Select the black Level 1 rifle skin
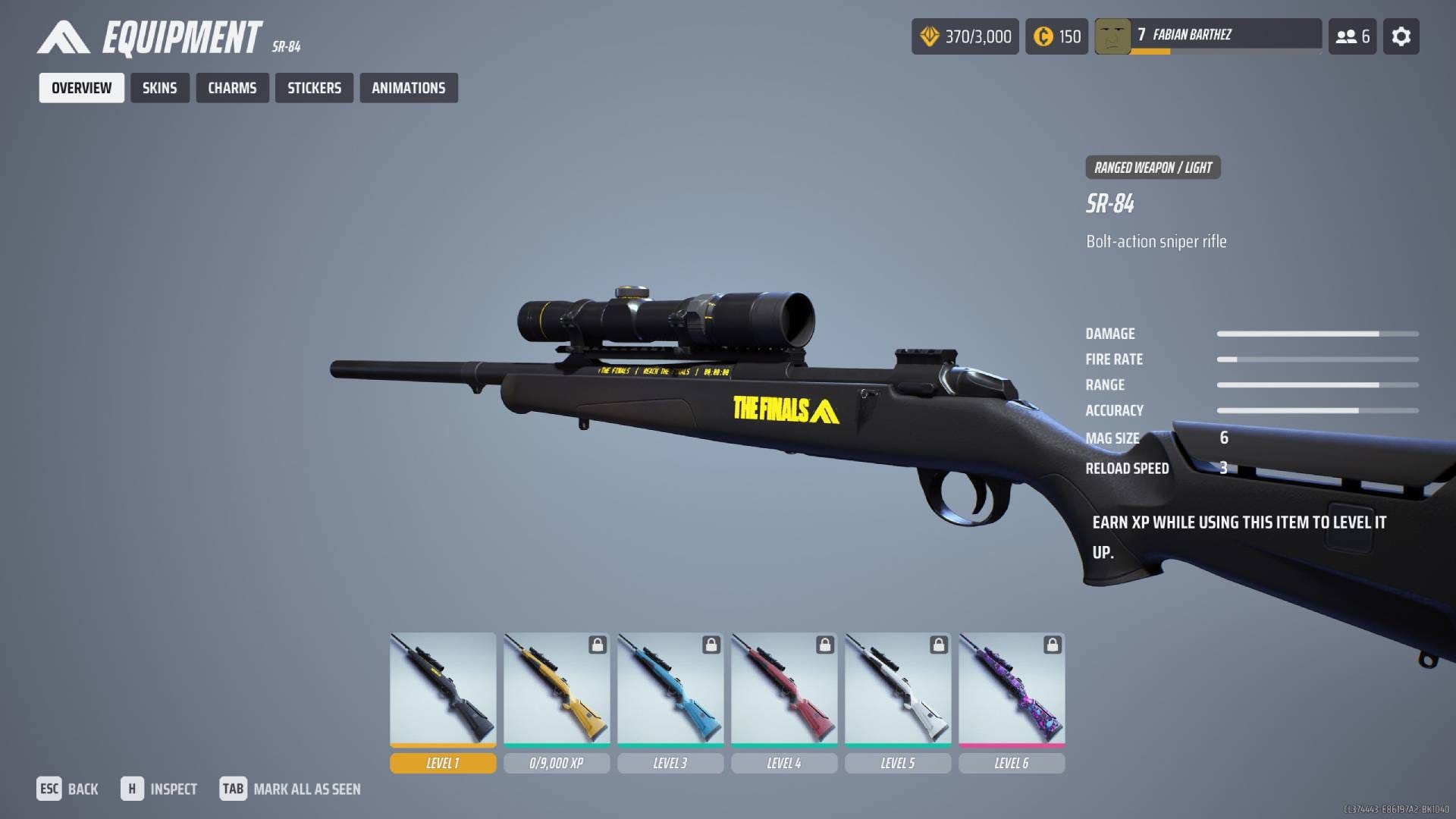 pyautogui.click(x=443, y=690)
